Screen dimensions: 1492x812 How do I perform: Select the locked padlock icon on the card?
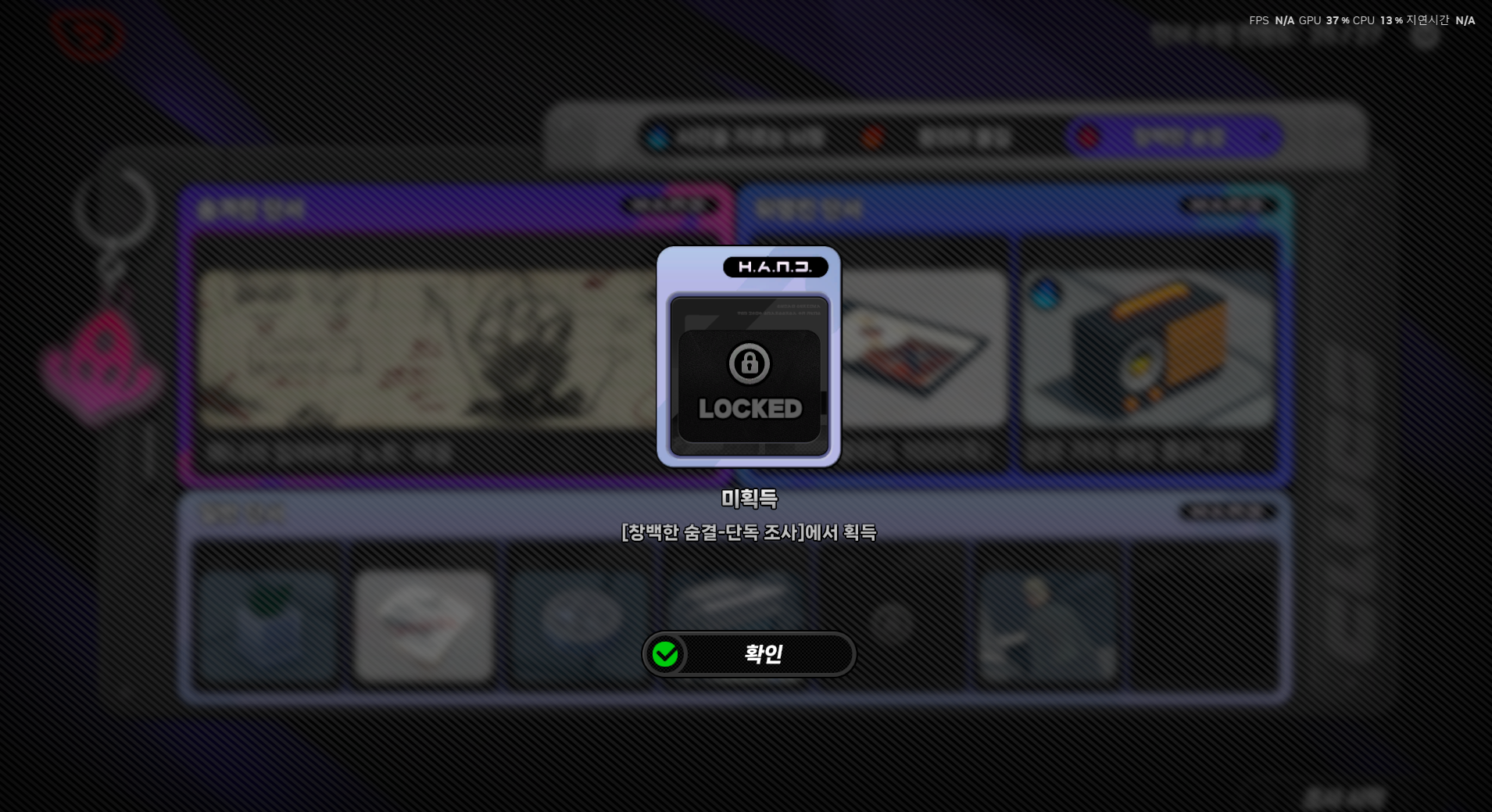(748, 364)
